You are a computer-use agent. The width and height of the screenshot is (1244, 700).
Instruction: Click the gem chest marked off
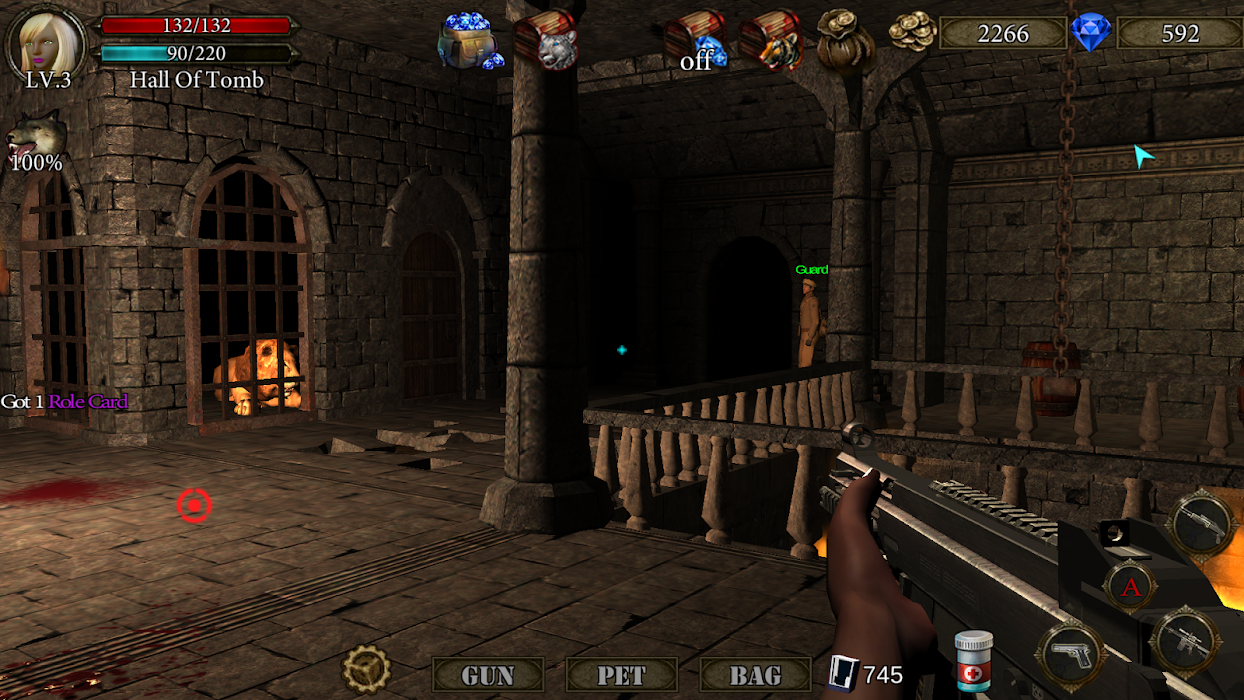(x=696, y=42)
